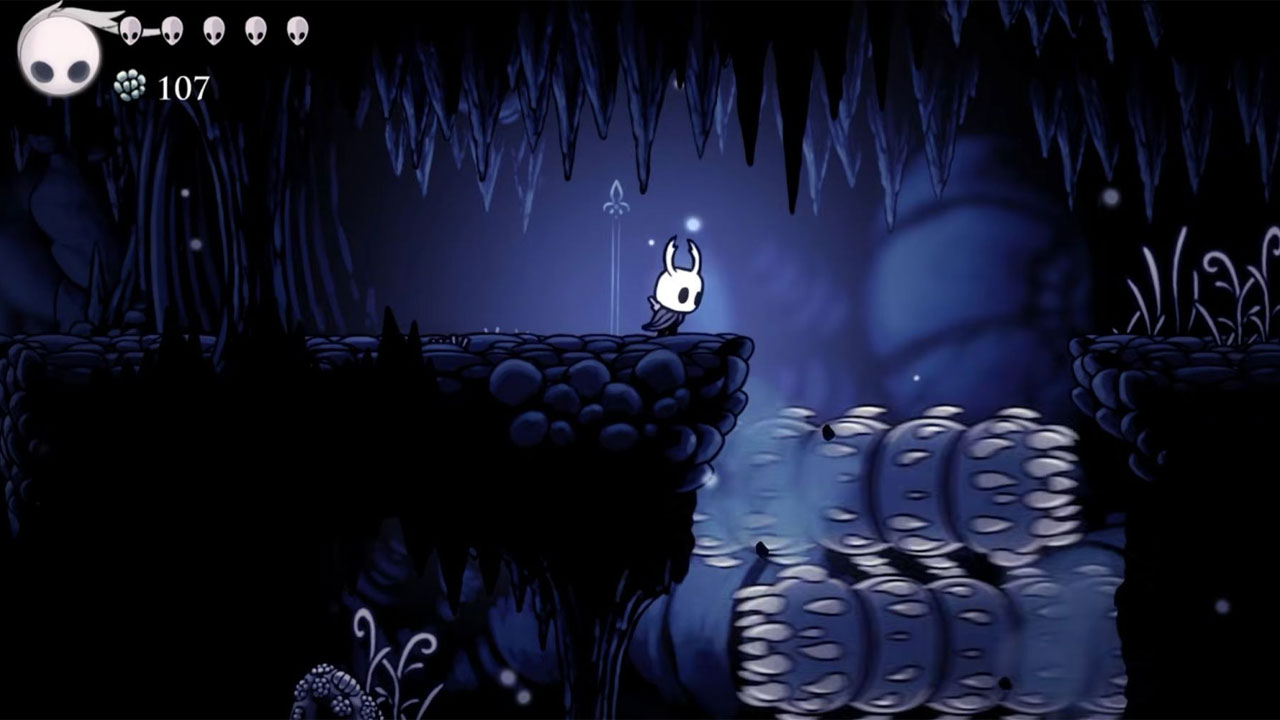Image resolution: width=1280 pixels, height=720 pixels.
Task: Select the first health mask icon
Action: (130, 30)
